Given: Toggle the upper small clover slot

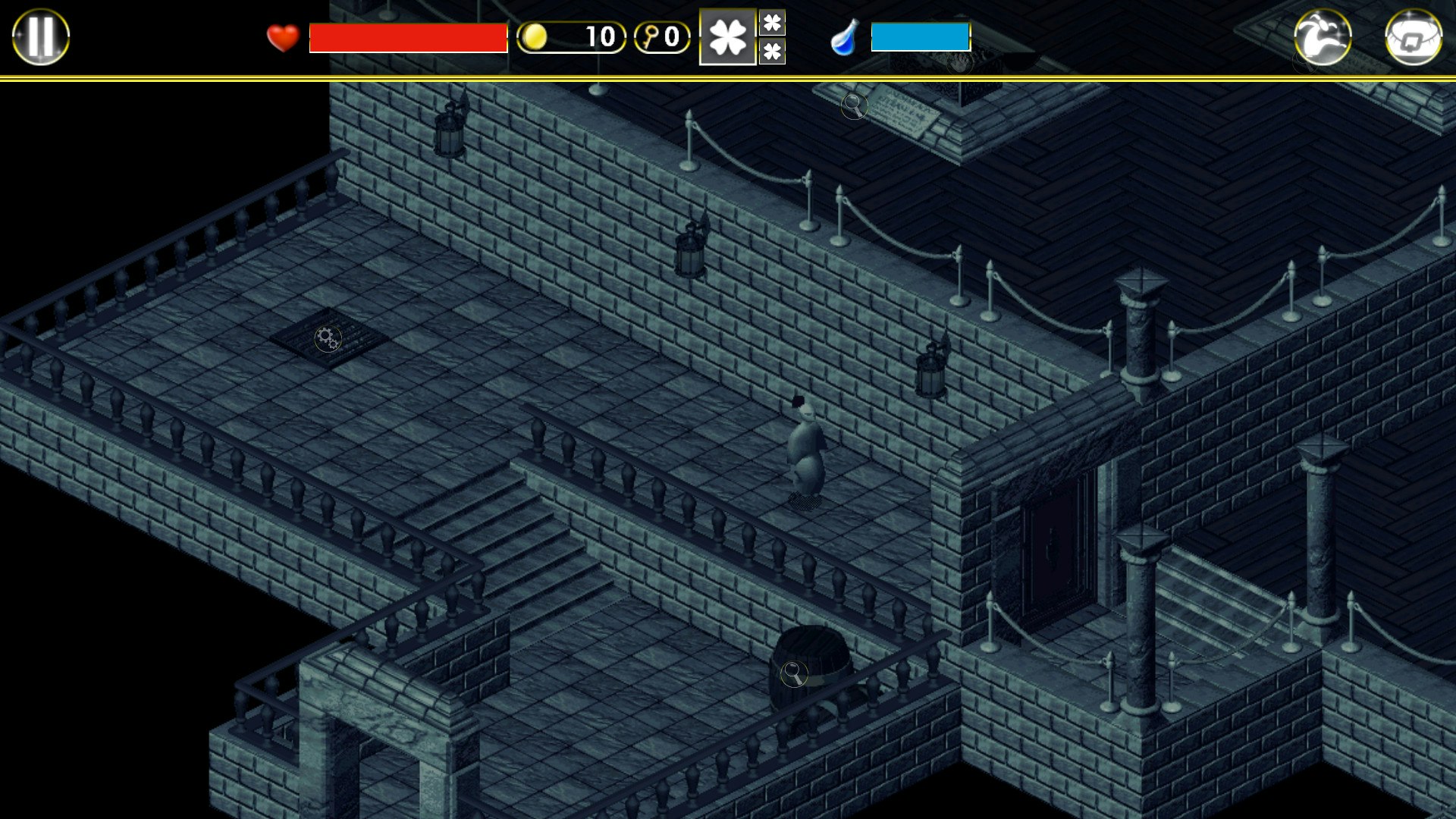Looking at the screenshot, I should [x=773, y=21].
